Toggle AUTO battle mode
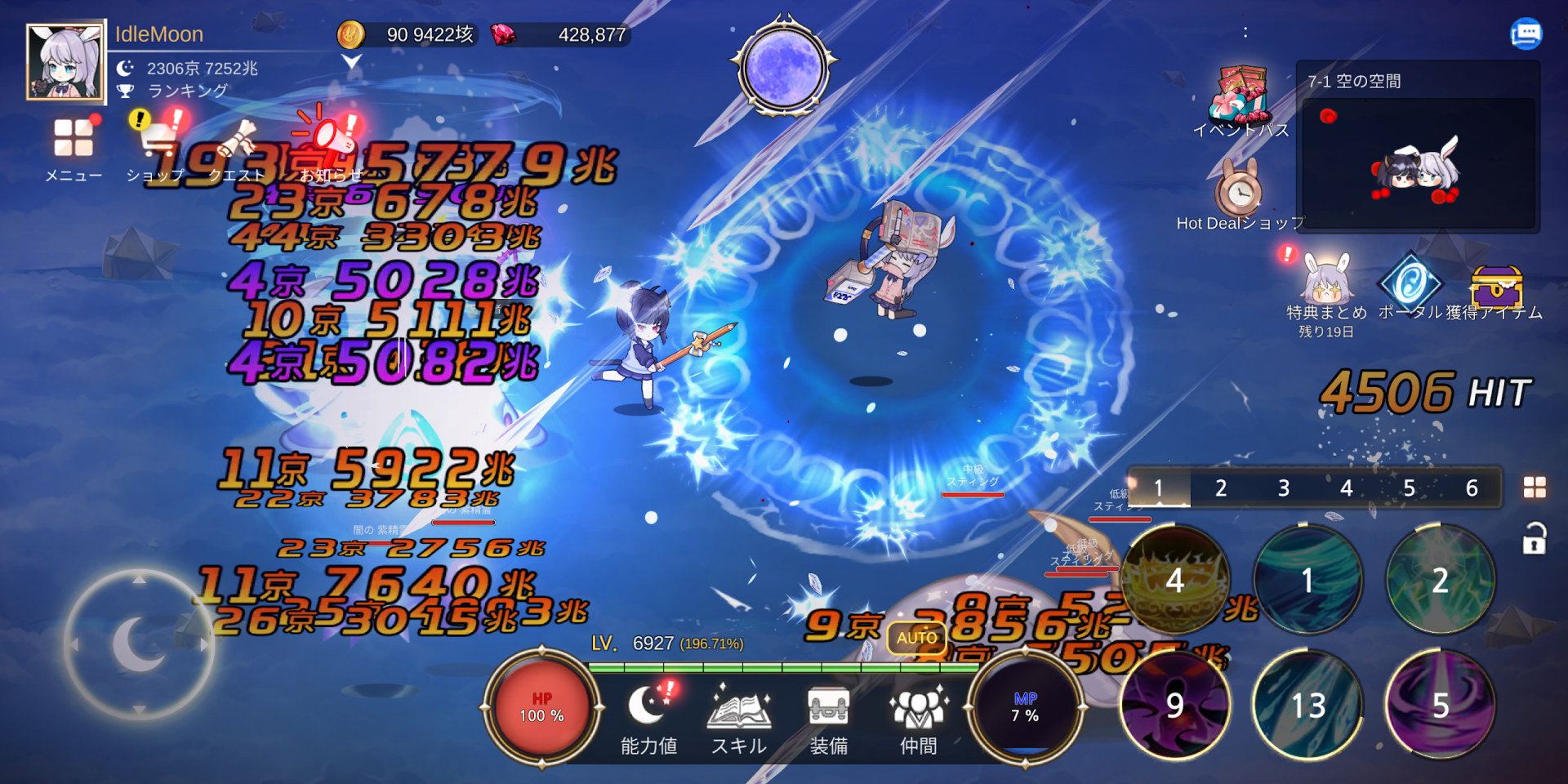Image resolution: width=1568 pixels, height=784 pixels. tap(916, 638)
